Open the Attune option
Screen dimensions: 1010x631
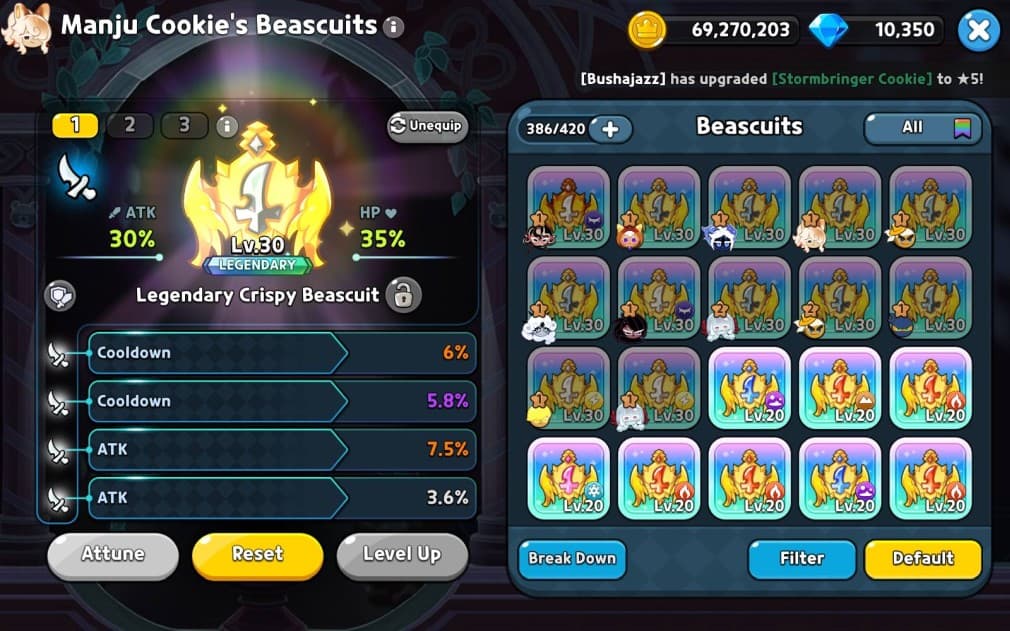point(112,555)
